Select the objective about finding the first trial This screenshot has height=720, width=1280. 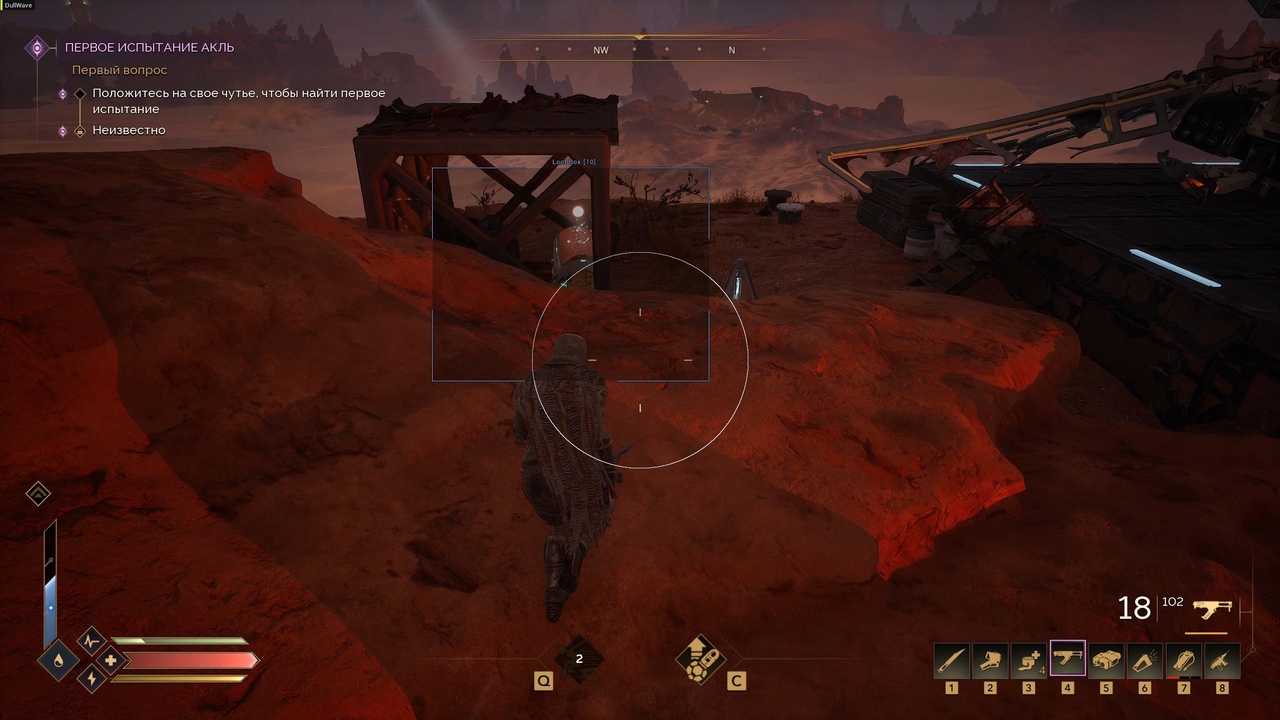(238, 101)
